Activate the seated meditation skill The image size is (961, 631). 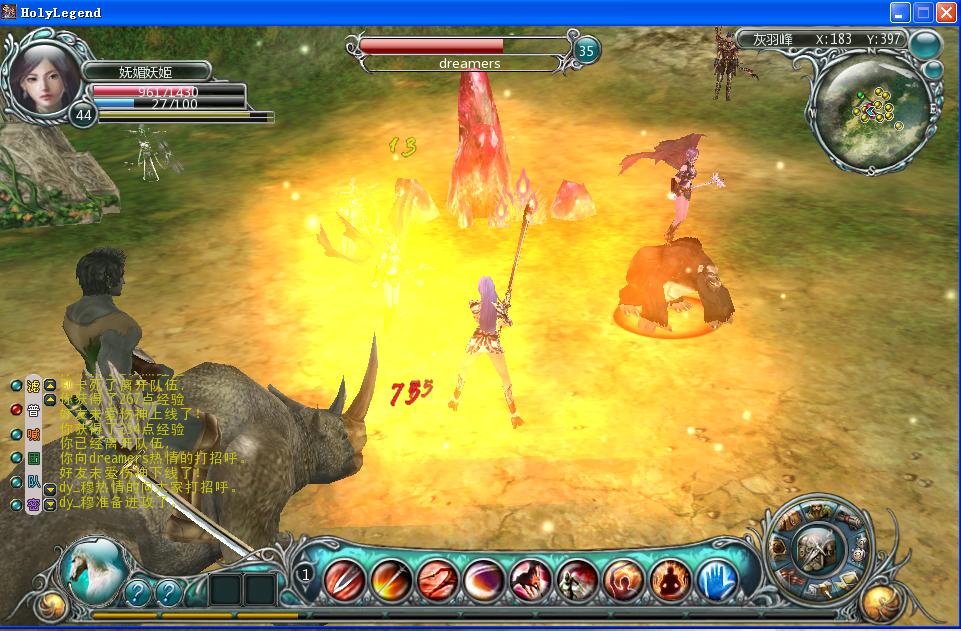(x=665, y=579)
